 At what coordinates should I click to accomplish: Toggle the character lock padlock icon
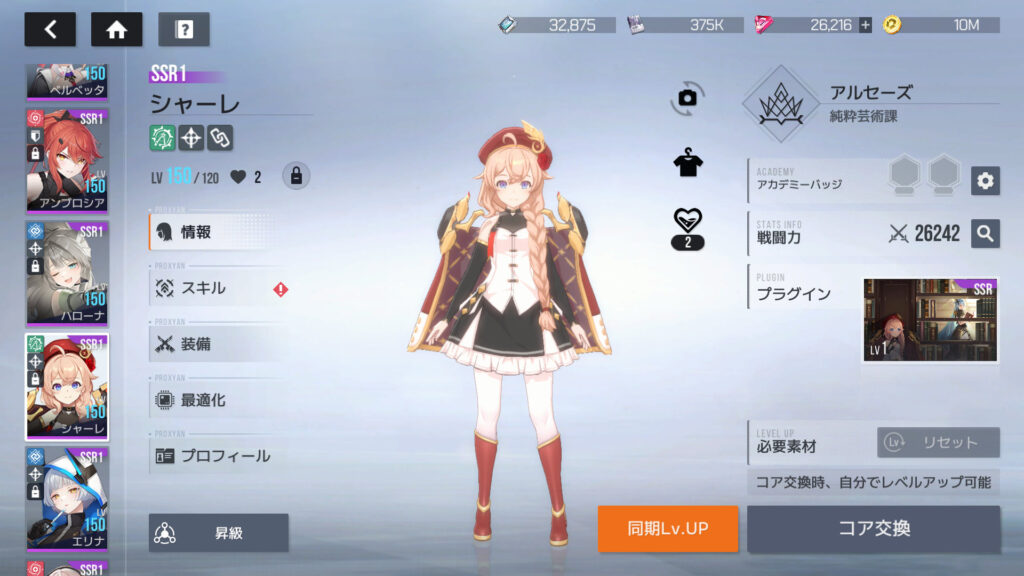point(295,176)
